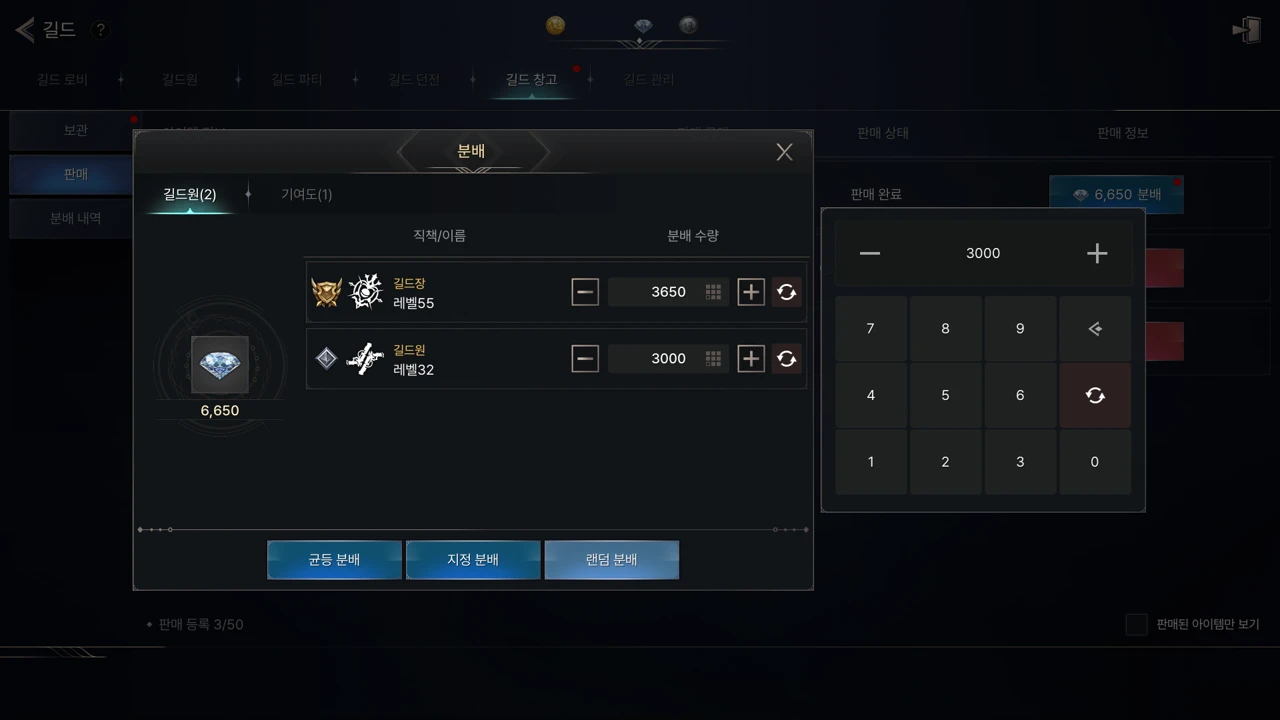This screenshot has height=720, width=1280.
Task: Switch to the 길드 던전 tab
Action: [414, 79]
